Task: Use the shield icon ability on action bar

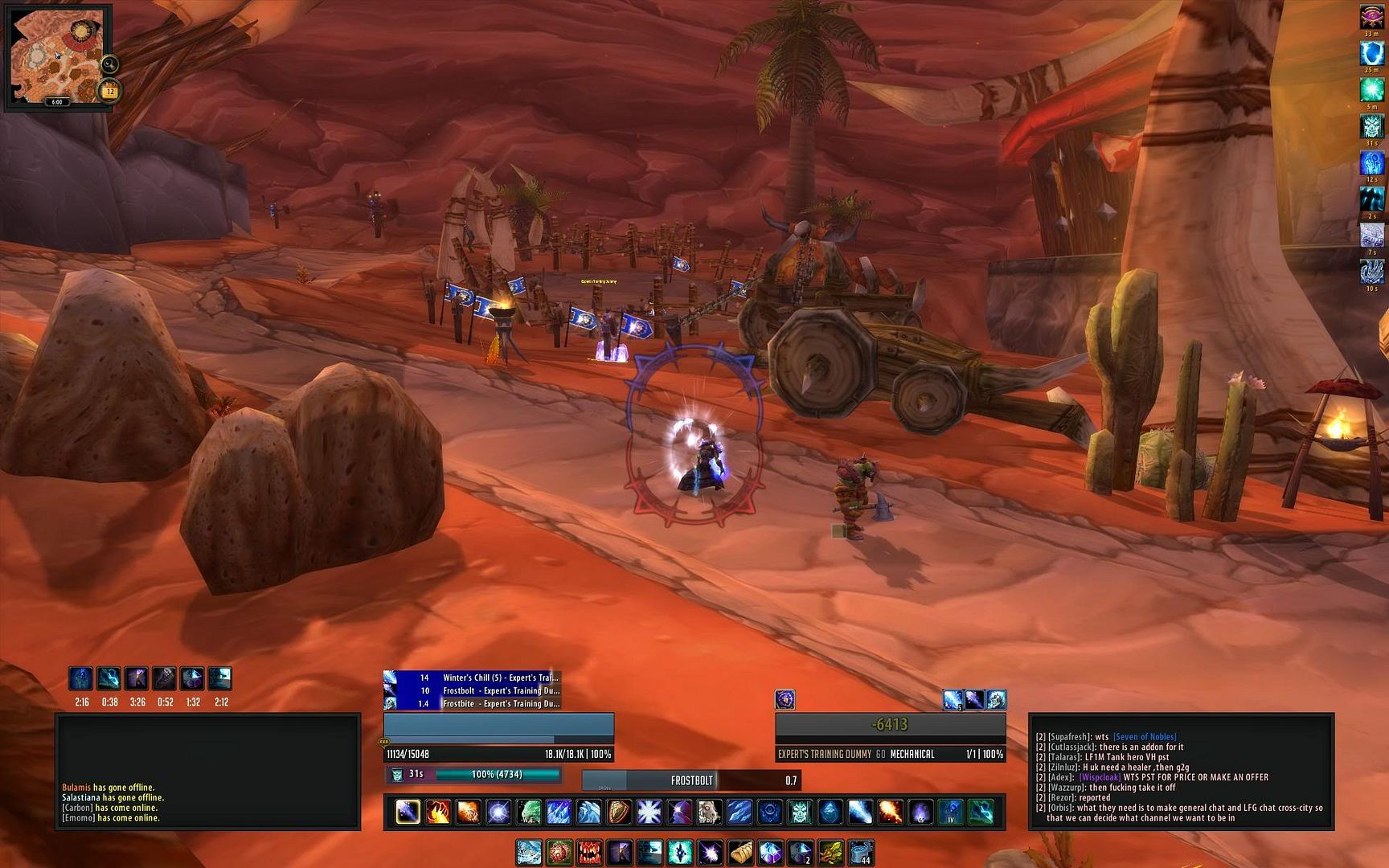Action: tap(619, 812)
